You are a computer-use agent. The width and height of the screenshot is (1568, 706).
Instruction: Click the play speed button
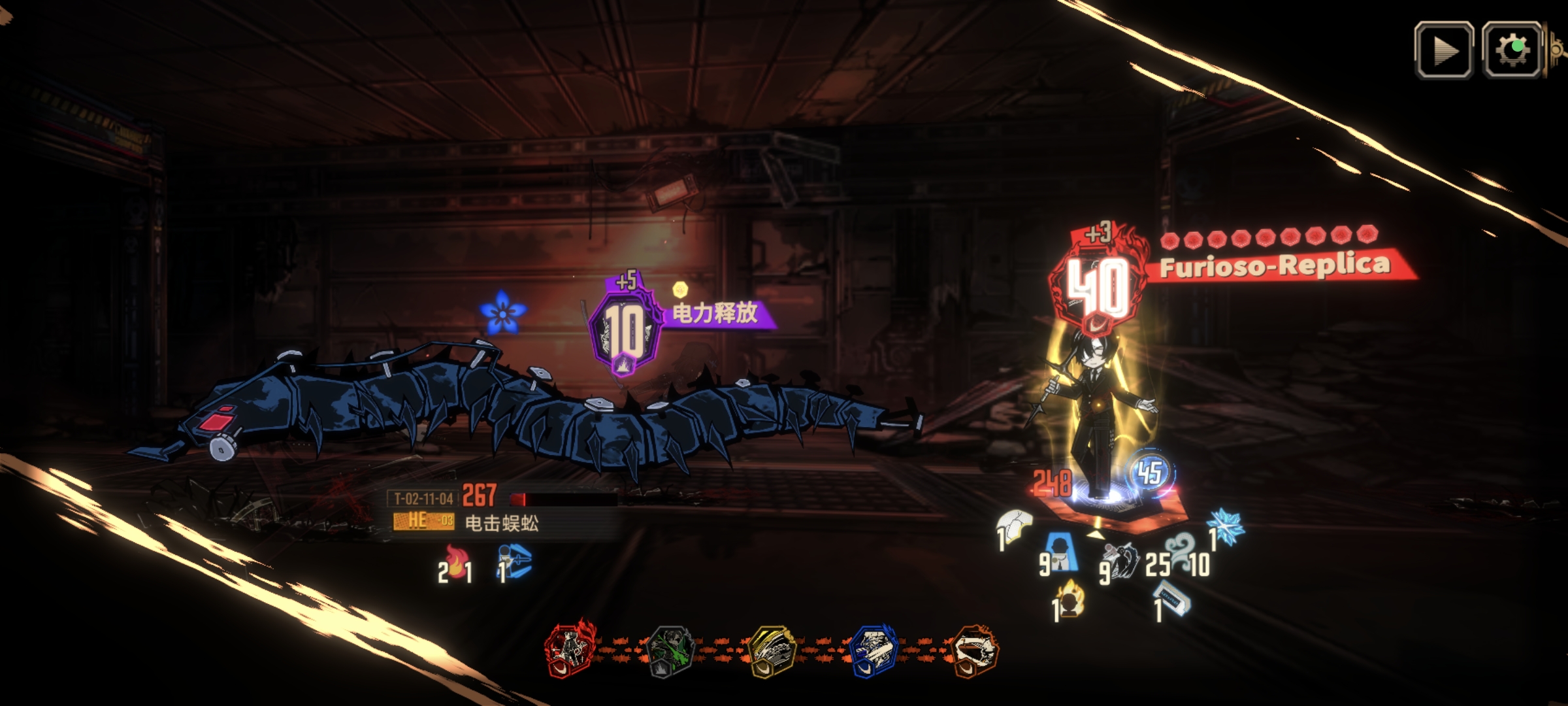pos(1443,50)
